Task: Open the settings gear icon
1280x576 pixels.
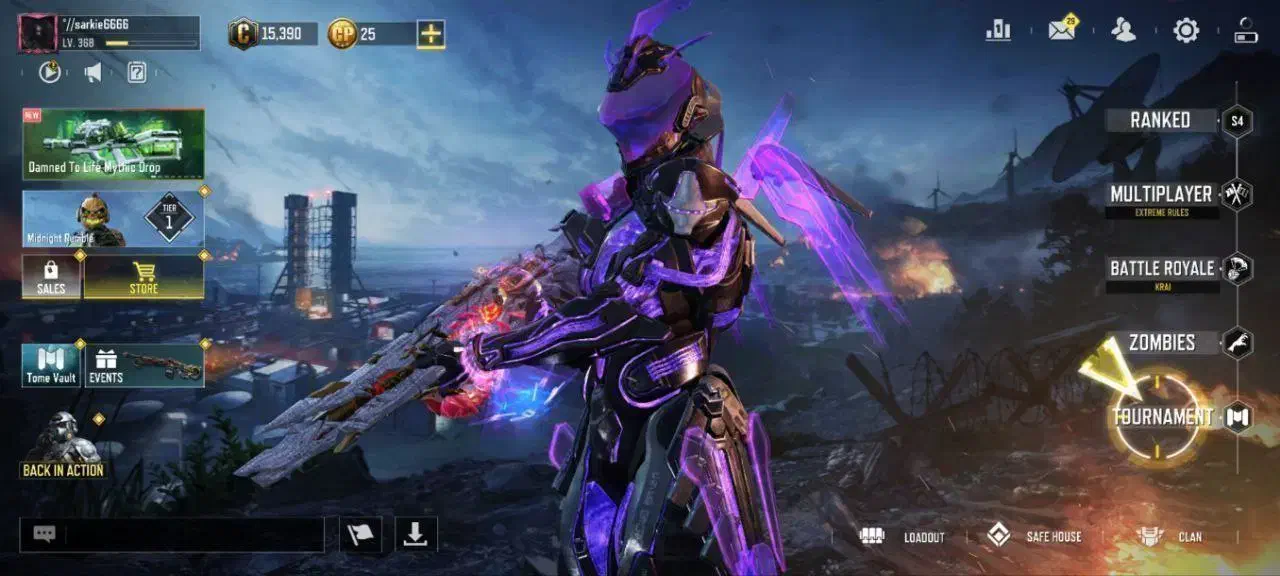Action: pos(1186,31)
